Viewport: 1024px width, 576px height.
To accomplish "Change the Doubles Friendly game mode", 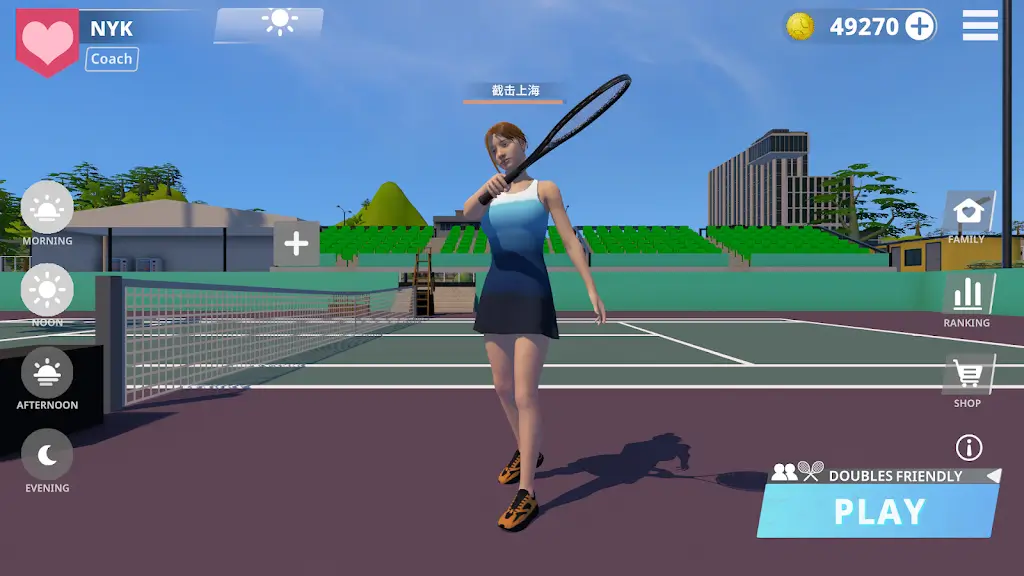I will 885,474.
